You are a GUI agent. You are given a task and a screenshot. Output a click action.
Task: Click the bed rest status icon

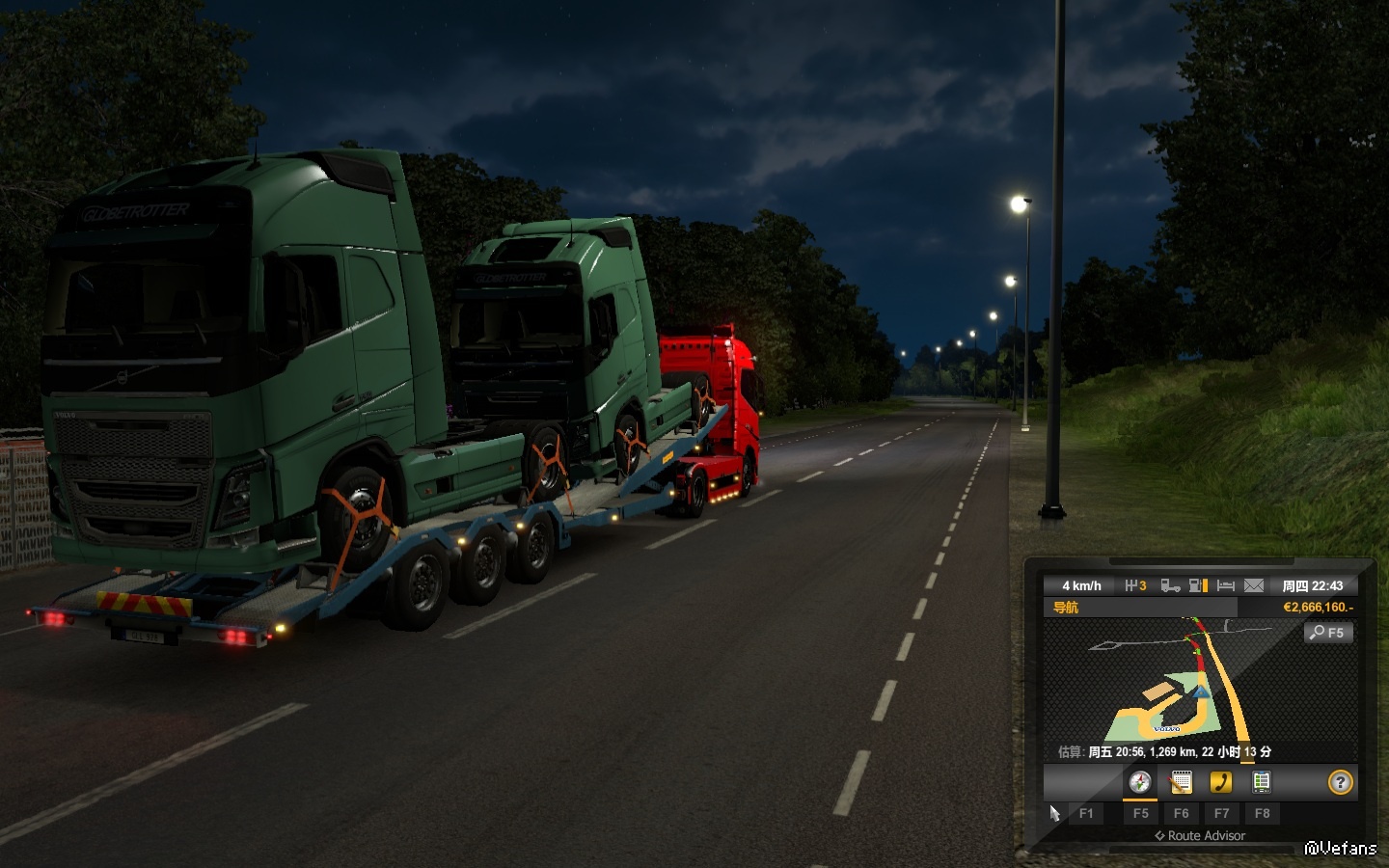pos(1226,585)
